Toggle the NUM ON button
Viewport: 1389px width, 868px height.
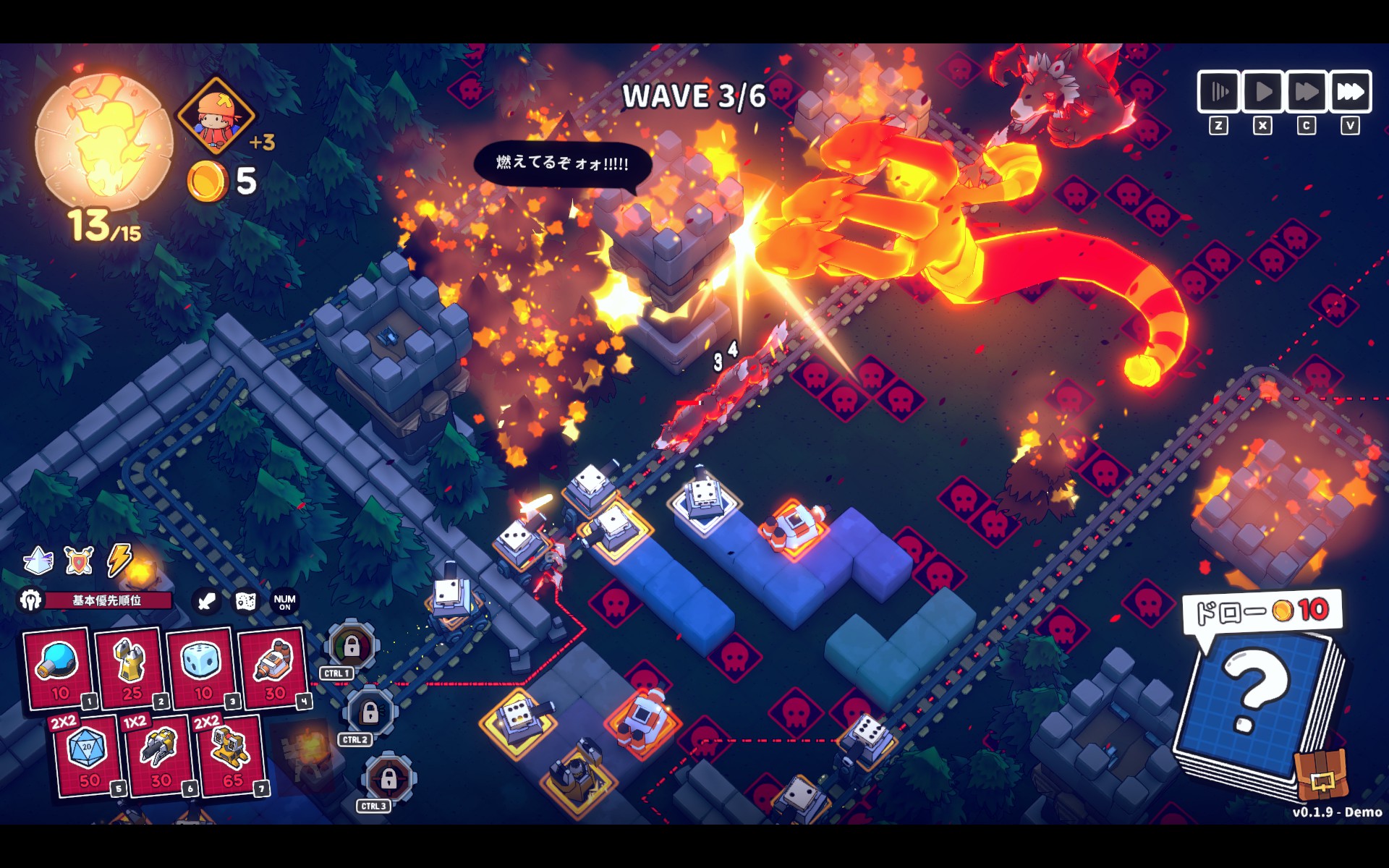tap(284, 601)
